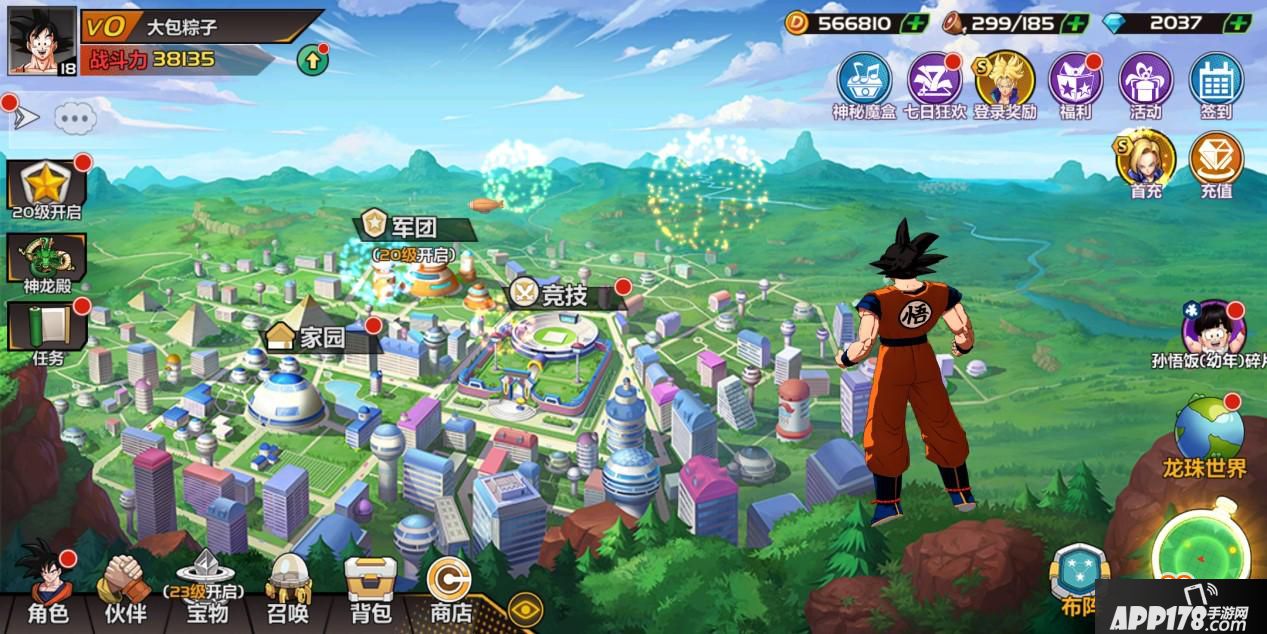Open the 充值 recharge screen
1267x634 pixels.
1216,163
